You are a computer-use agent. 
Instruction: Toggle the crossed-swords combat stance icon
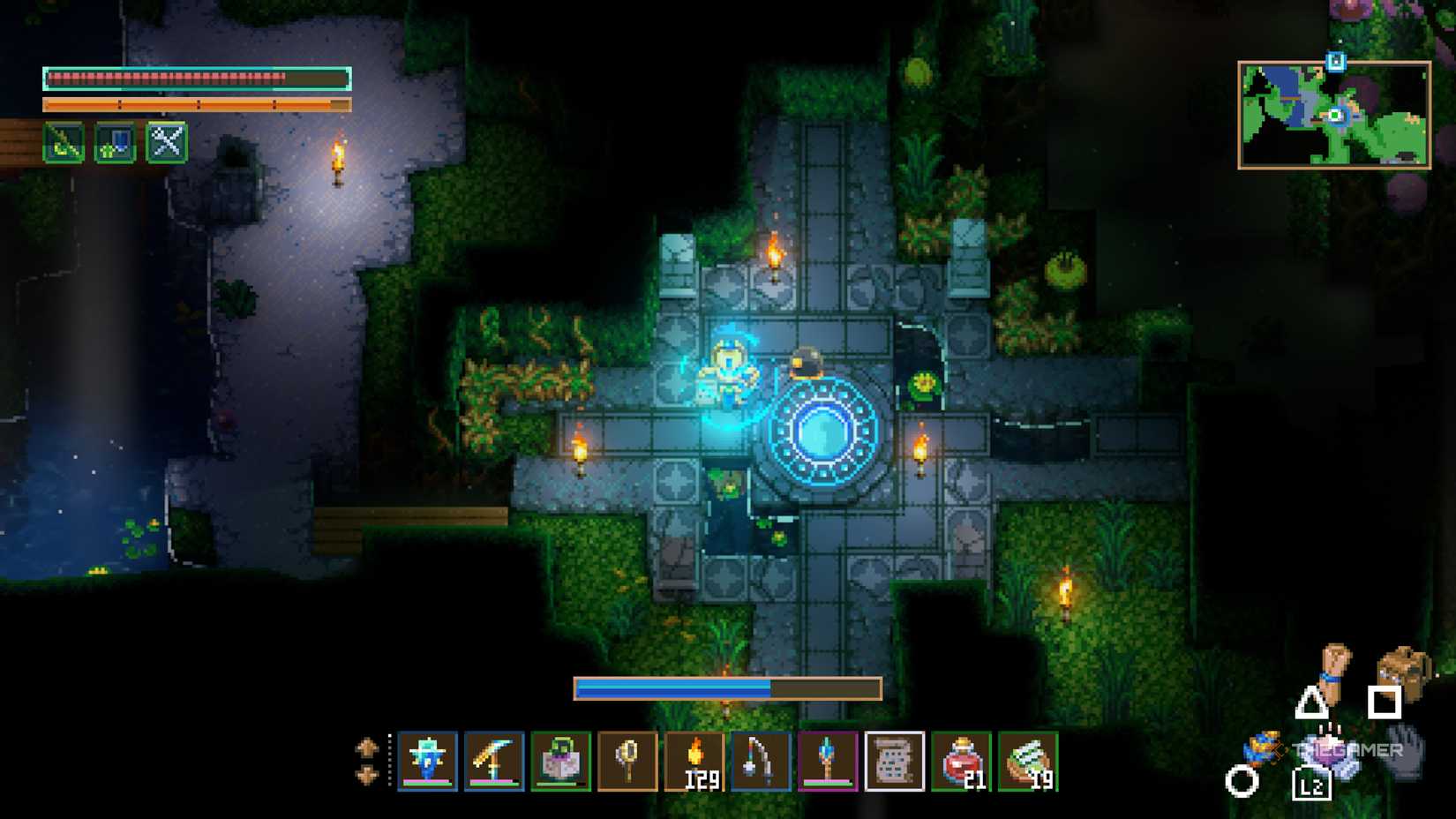(165, 143)
